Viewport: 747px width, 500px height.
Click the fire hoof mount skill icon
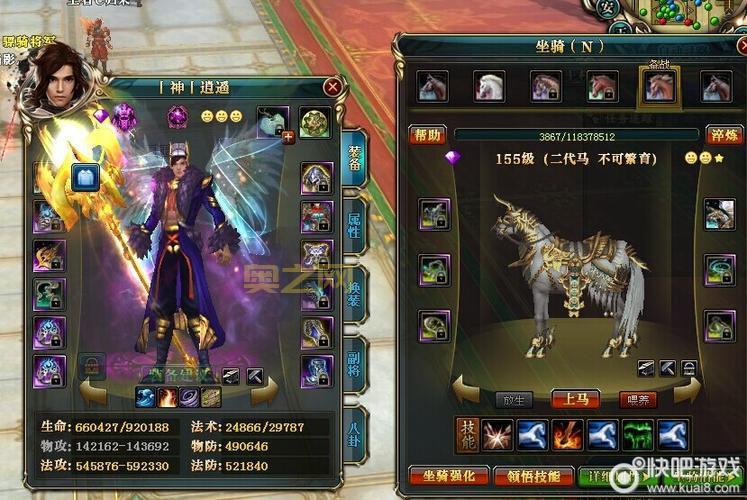coord(568,435)
